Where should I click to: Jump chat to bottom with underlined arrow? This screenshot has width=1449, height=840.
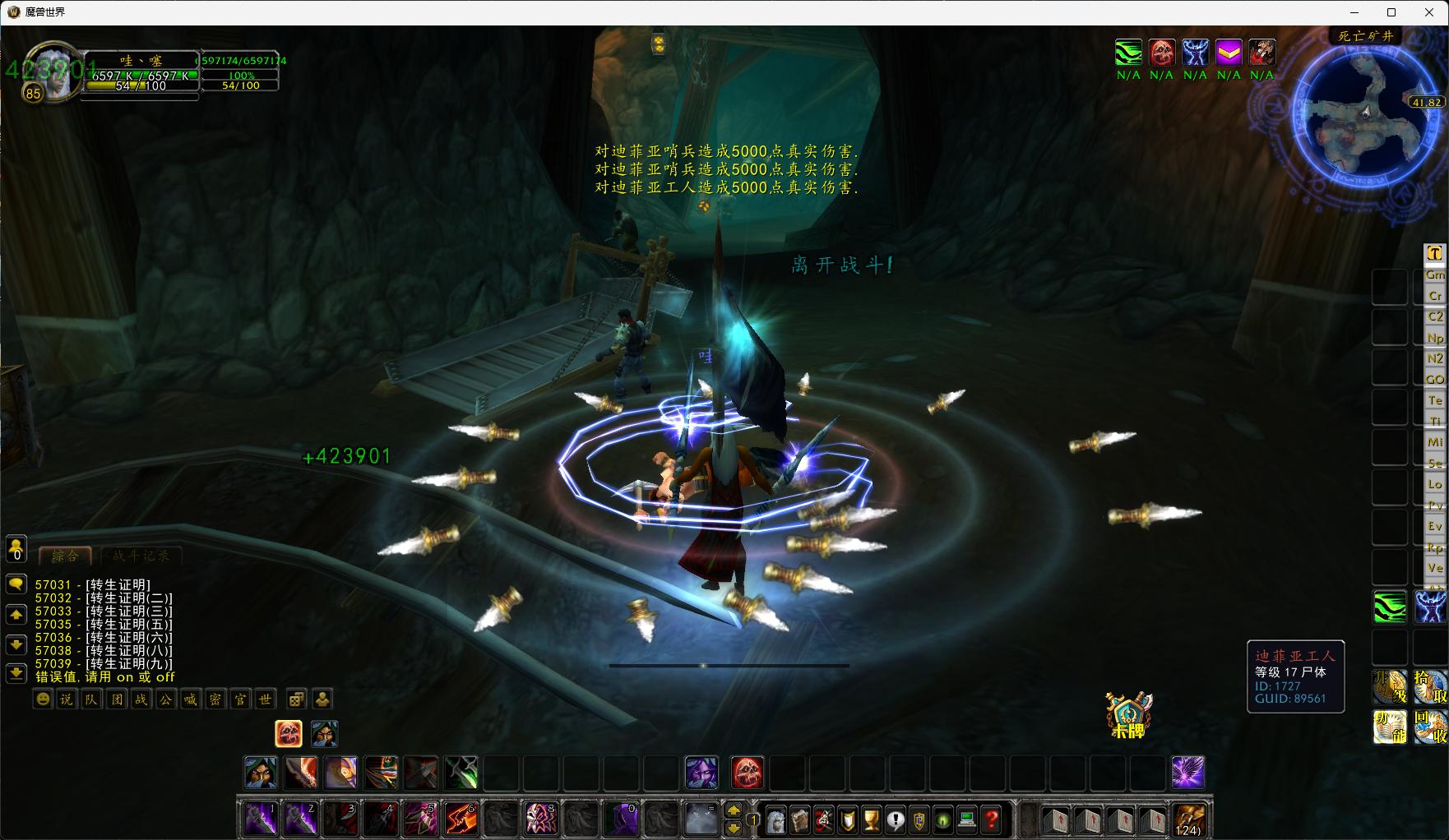16,674
